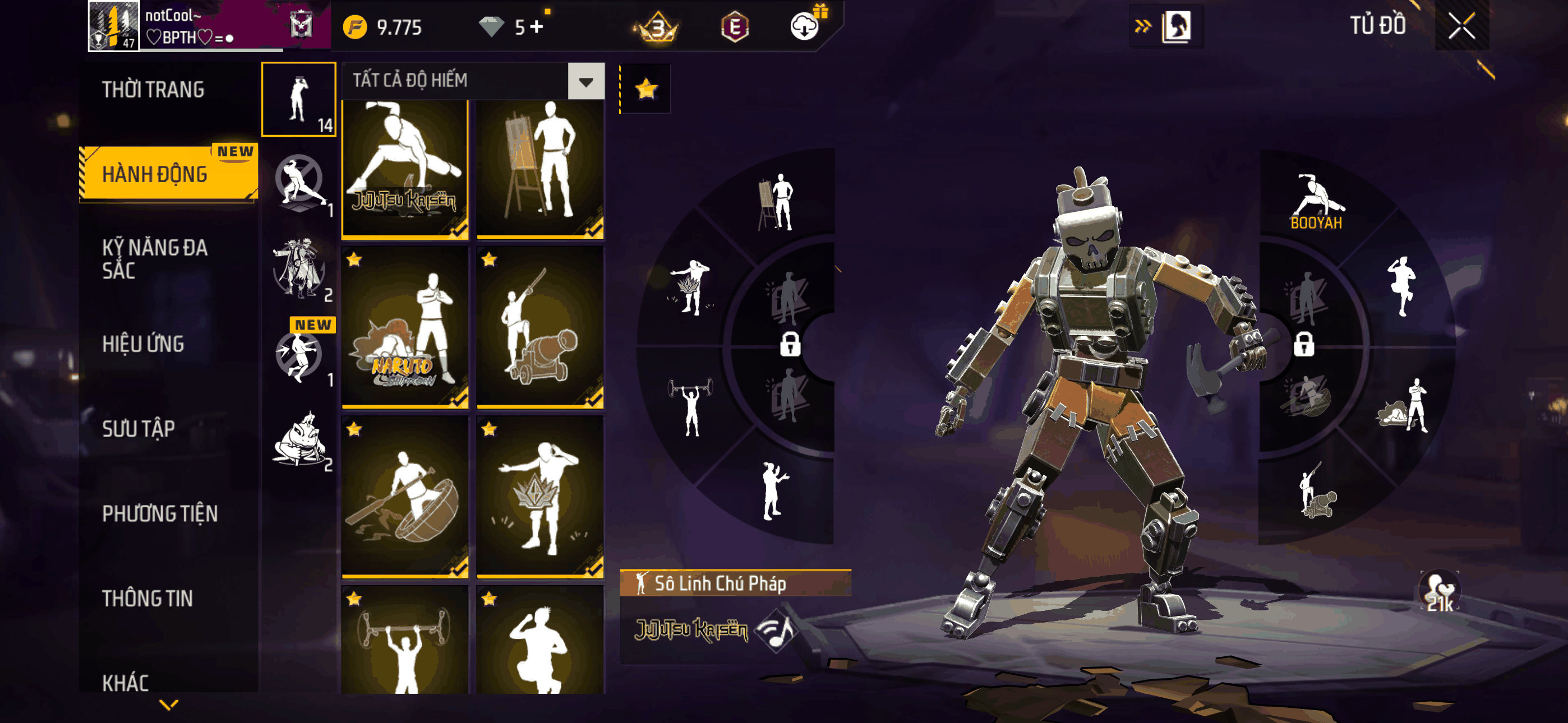The width and height of the screenshot is (1568, 723).
Task: Open the character profile arrow button
Action: pyautogui.click(x=1166, y=26)
